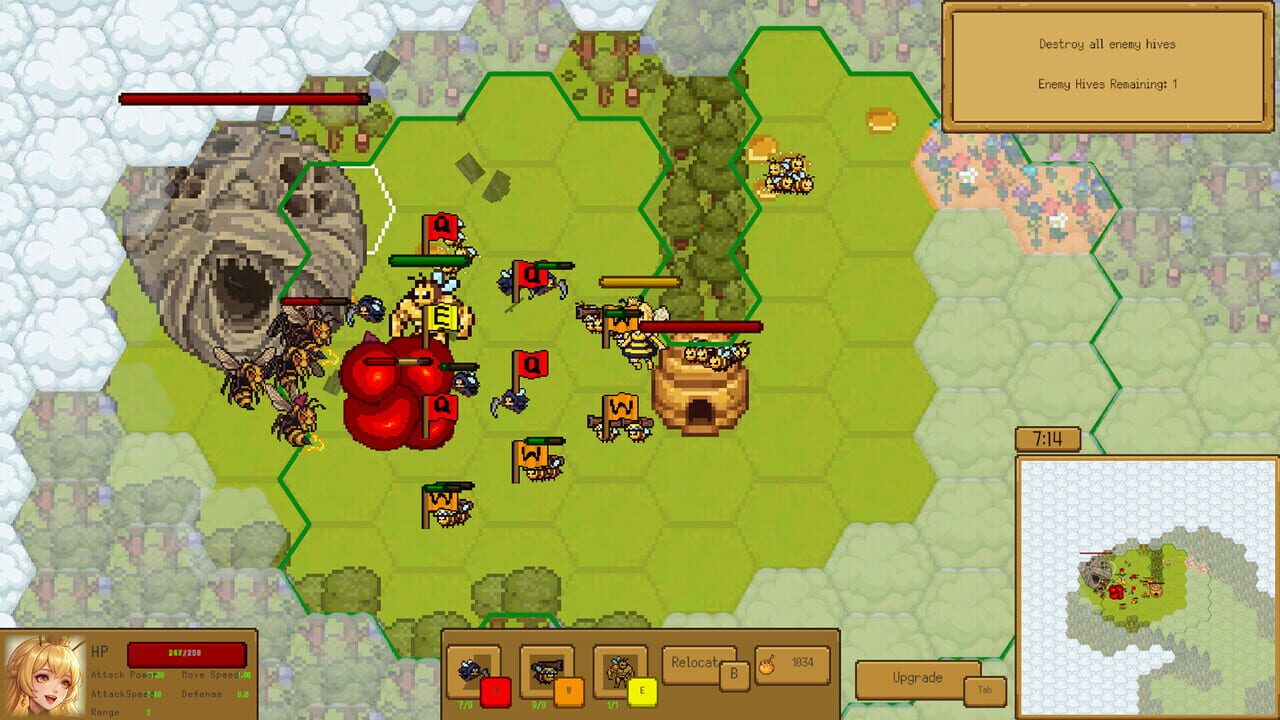1280x720 pixels.
Task: Click the honey pot icon beside 1034
Action: pos(769,667)
